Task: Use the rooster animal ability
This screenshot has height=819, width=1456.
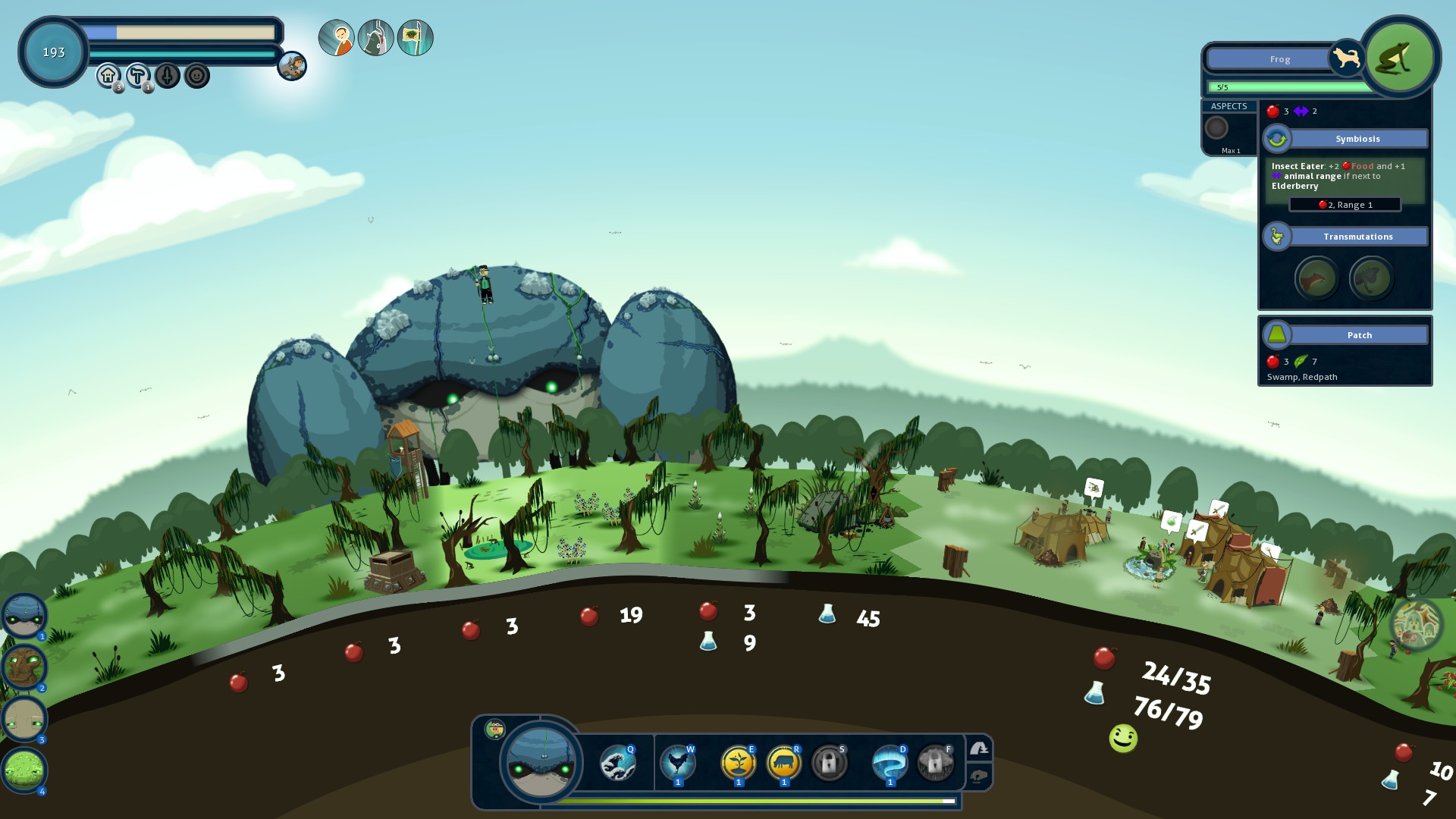Action: [x=677, y=763]
